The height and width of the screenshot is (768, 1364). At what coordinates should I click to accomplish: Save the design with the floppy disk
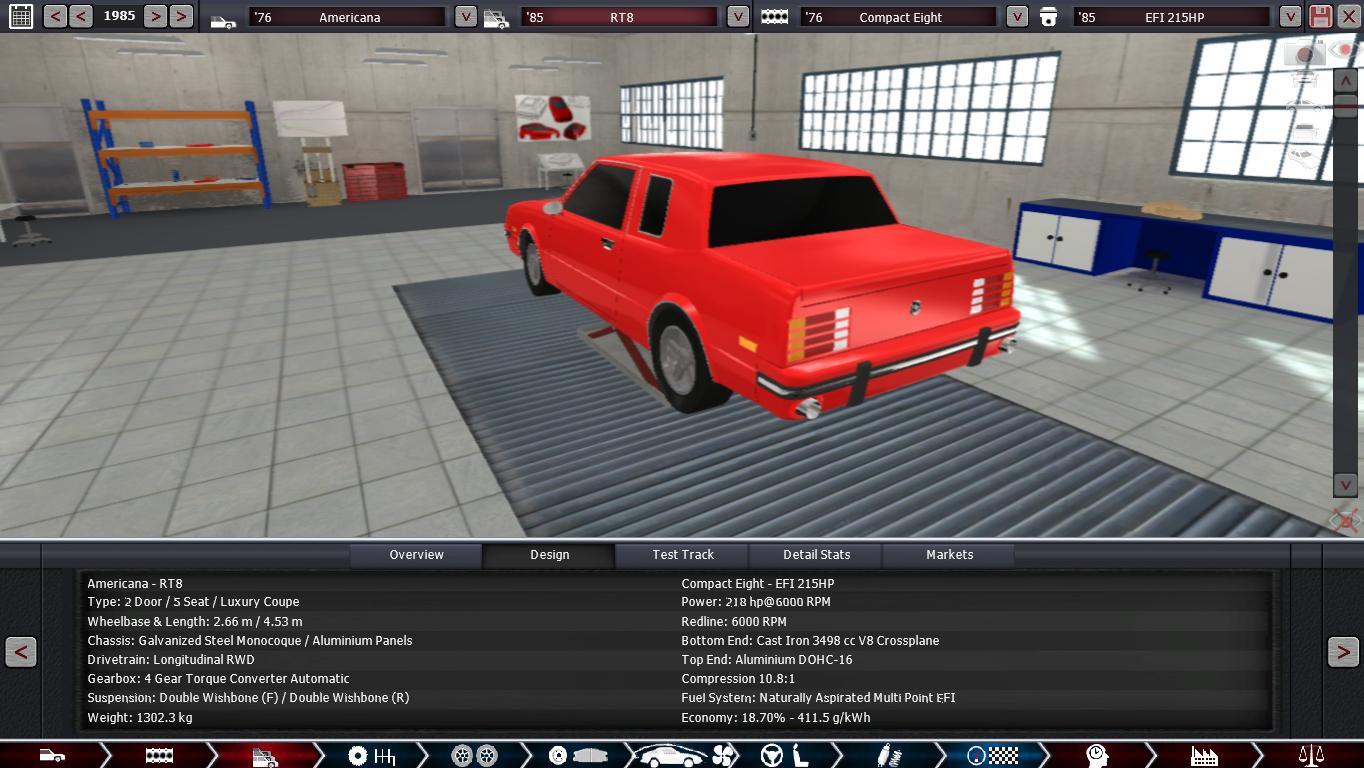1320,16
